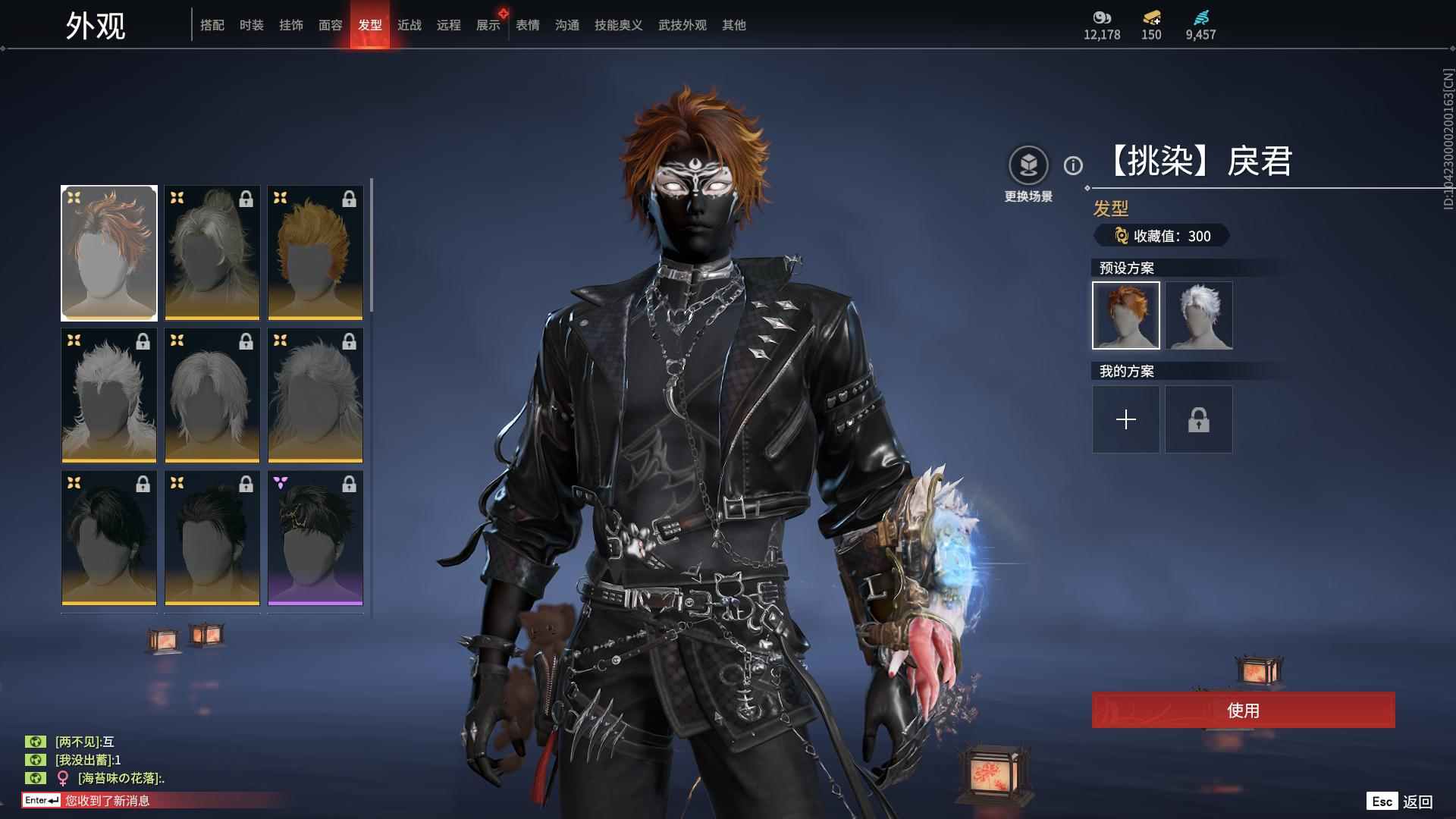Select the orange hair preset scheme
This screenshot has height=819, width=1456.
pos(1126,315)
